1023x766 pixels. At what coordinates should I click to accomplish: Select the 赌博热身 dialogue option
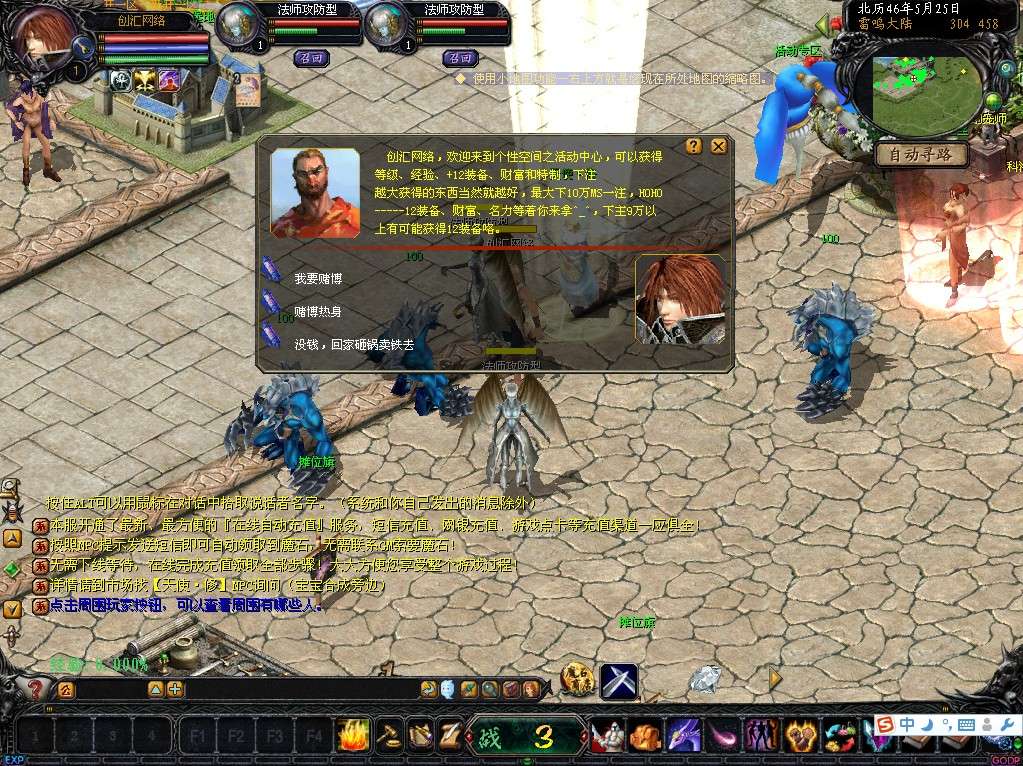[318, 311]
